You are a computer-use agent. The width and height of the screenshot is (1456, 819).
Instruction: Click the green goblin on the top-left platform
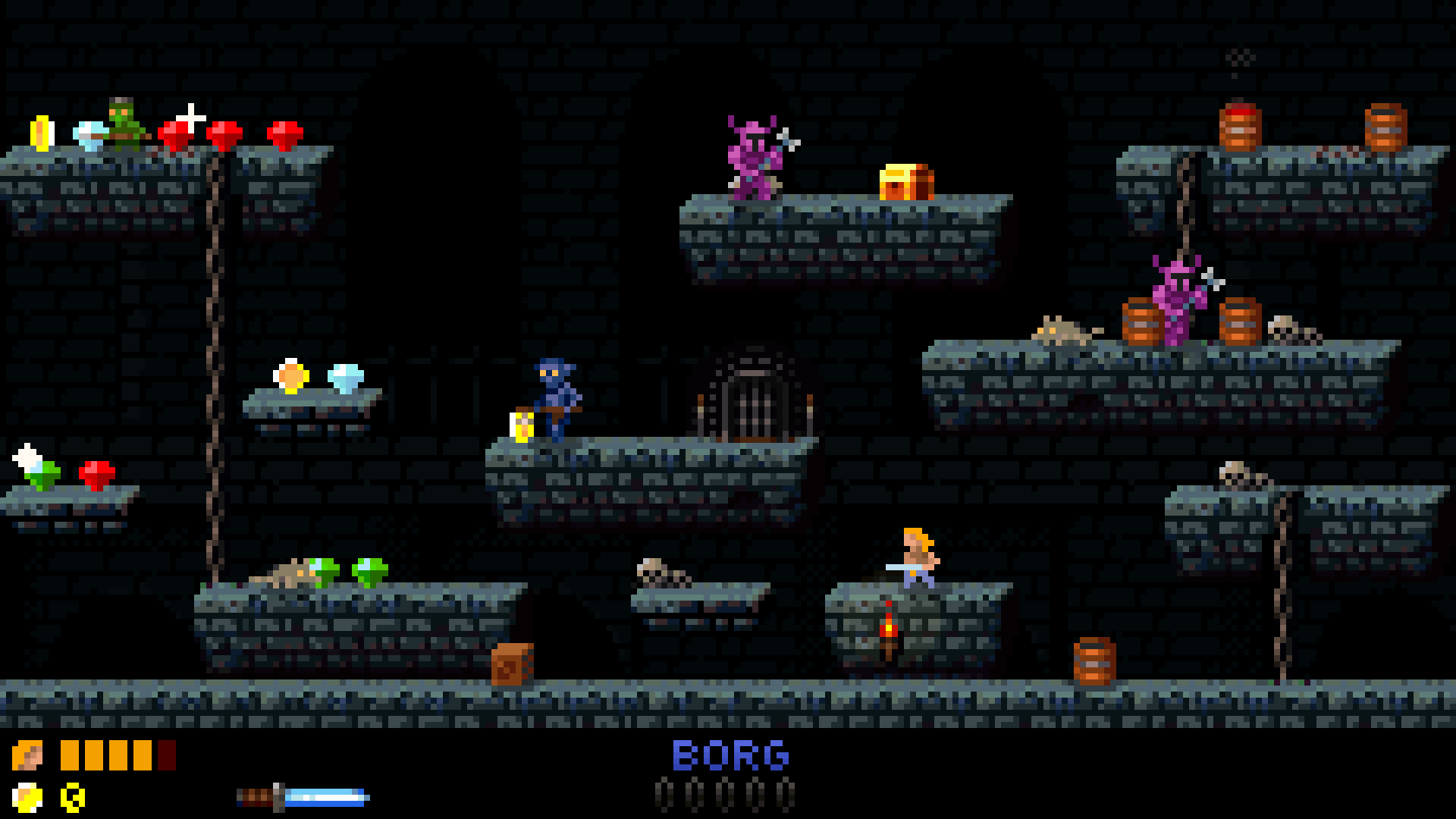point(124,125)
